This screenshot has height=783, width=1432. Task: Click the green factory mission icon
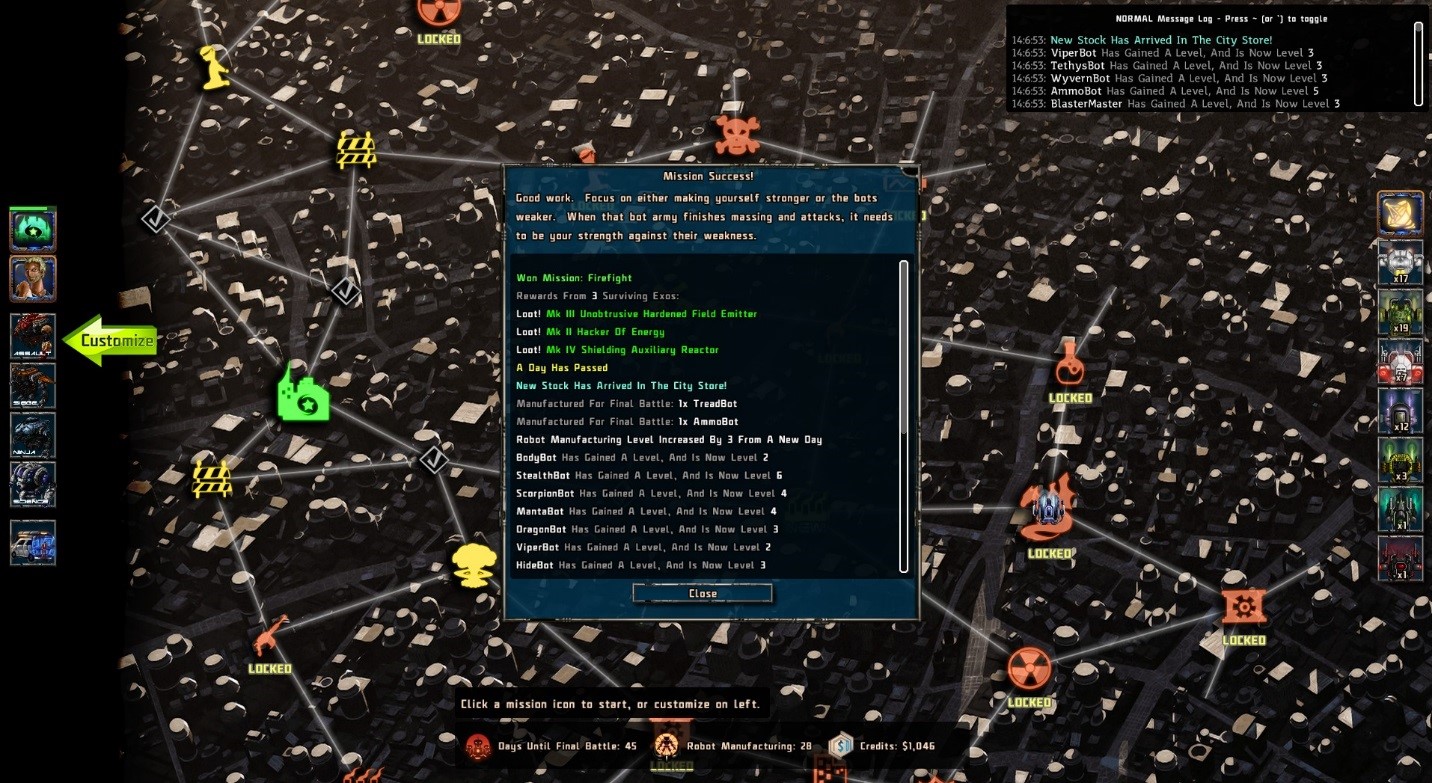(303, 392)
